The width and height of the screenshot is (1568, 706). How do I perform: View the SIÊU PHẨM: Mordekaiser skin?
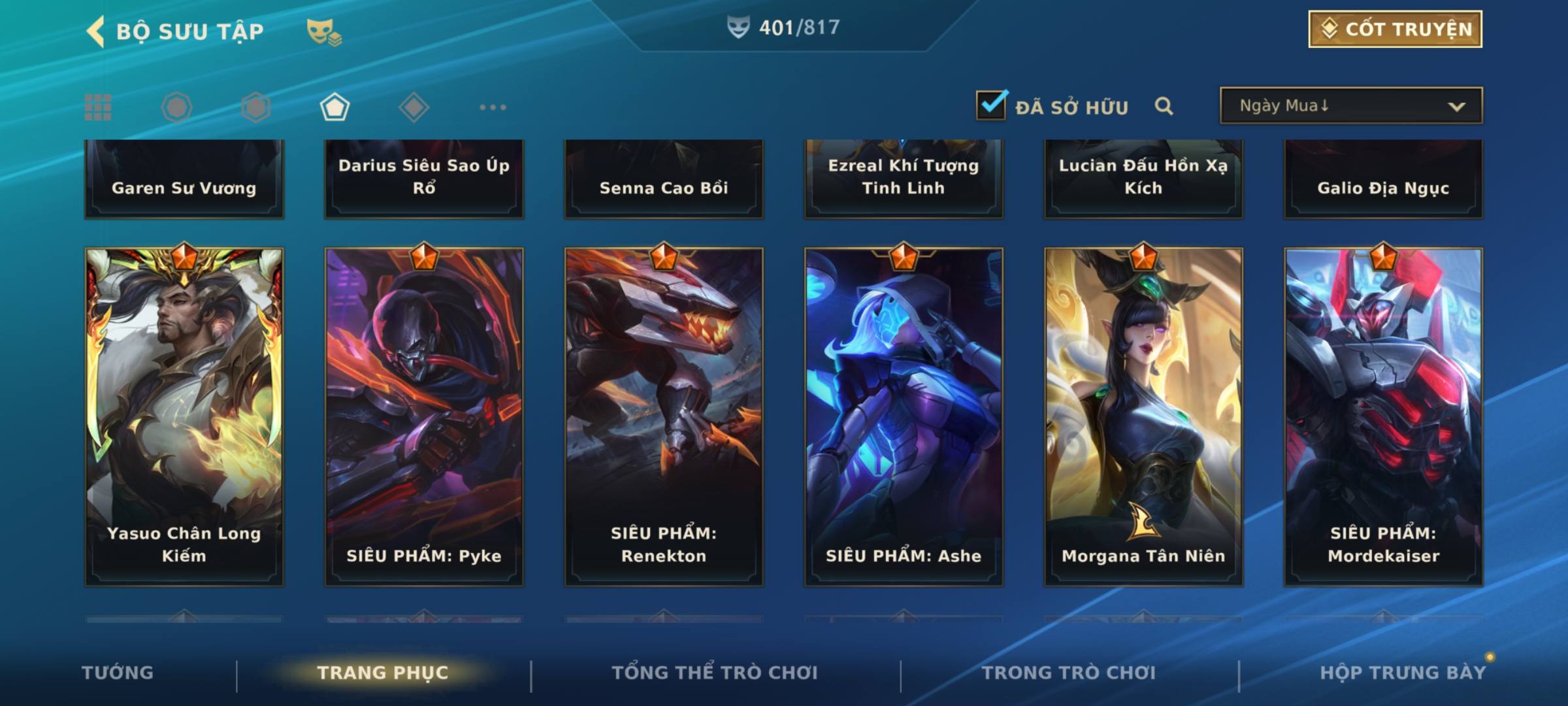click(1383, 416)
